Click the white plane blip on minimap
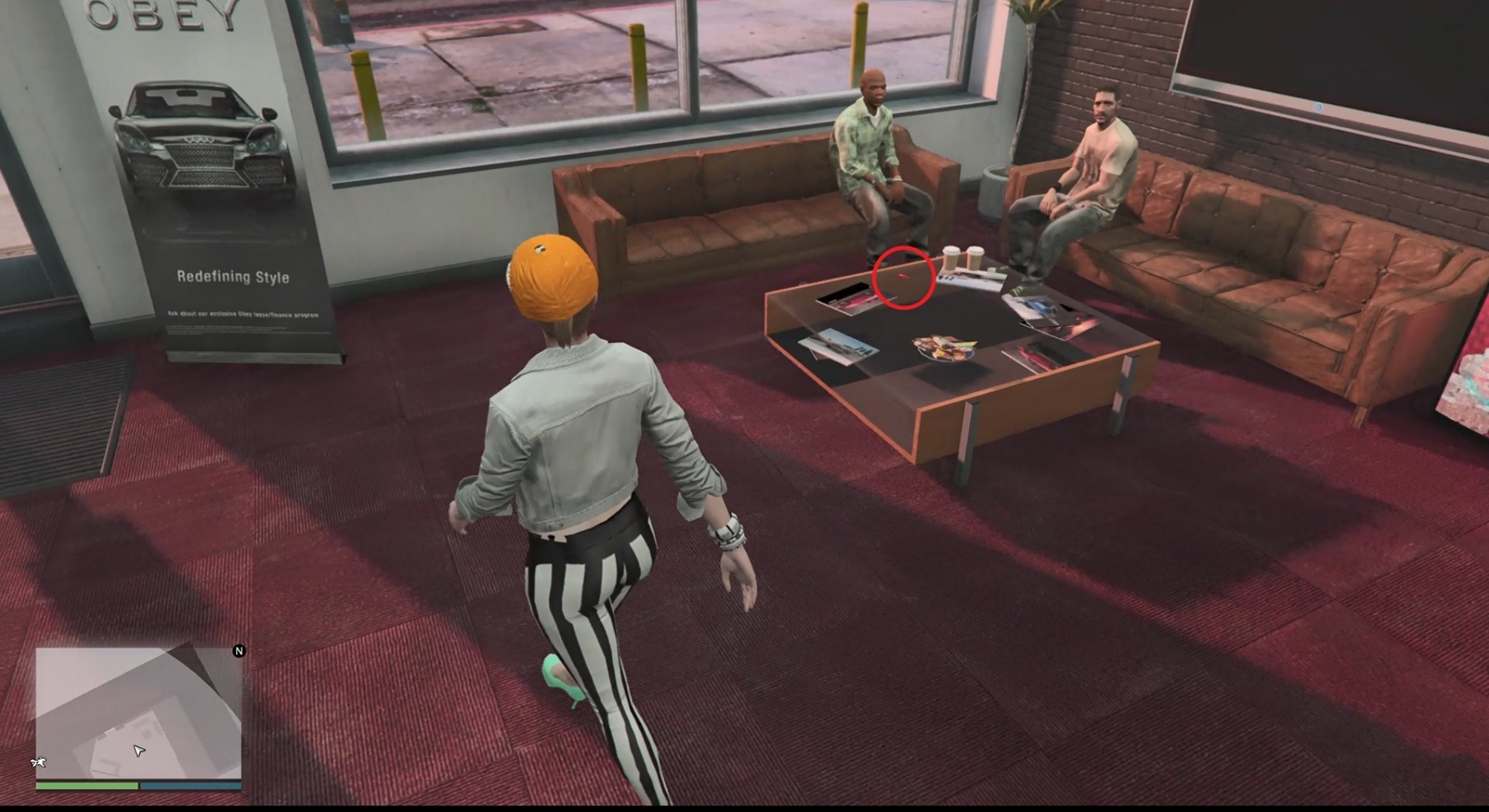1489x812 pixels. (x=38, y=762)
